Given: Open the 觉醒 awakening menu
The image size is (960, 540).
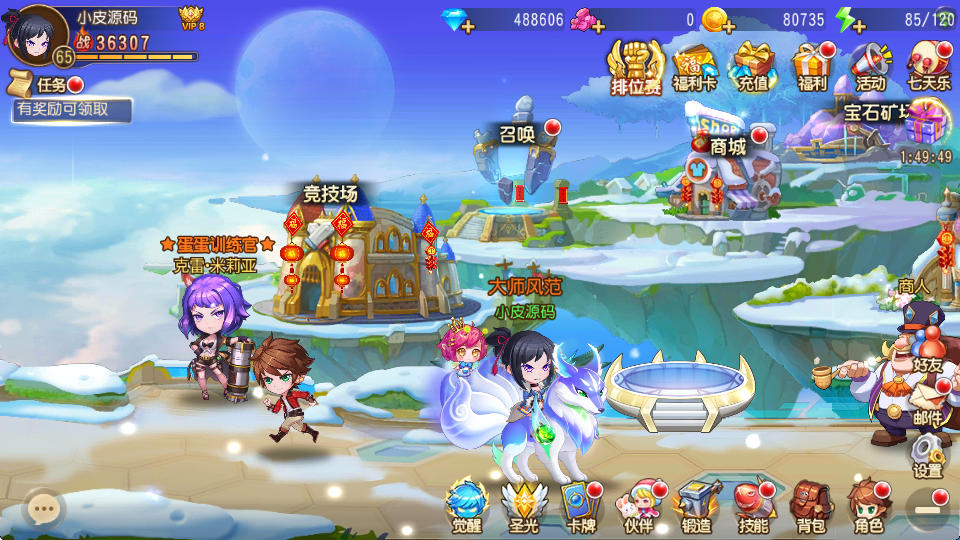Looking at the screenshot, I should (x=466, y=506).
